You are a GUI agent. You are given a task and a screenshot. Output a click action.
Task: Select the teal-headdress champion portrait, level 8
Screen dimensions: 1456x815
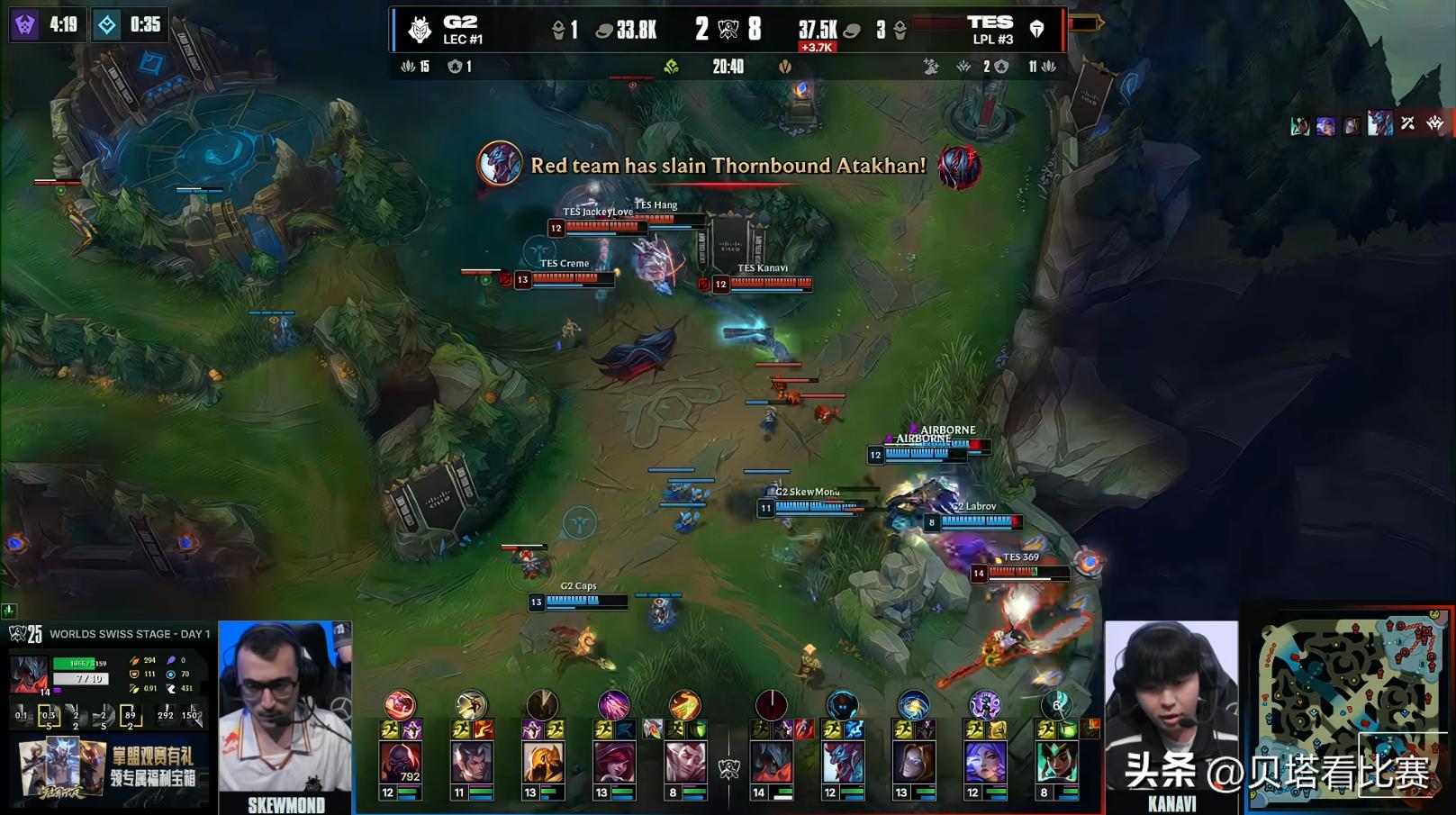[x=1056, y=762]
